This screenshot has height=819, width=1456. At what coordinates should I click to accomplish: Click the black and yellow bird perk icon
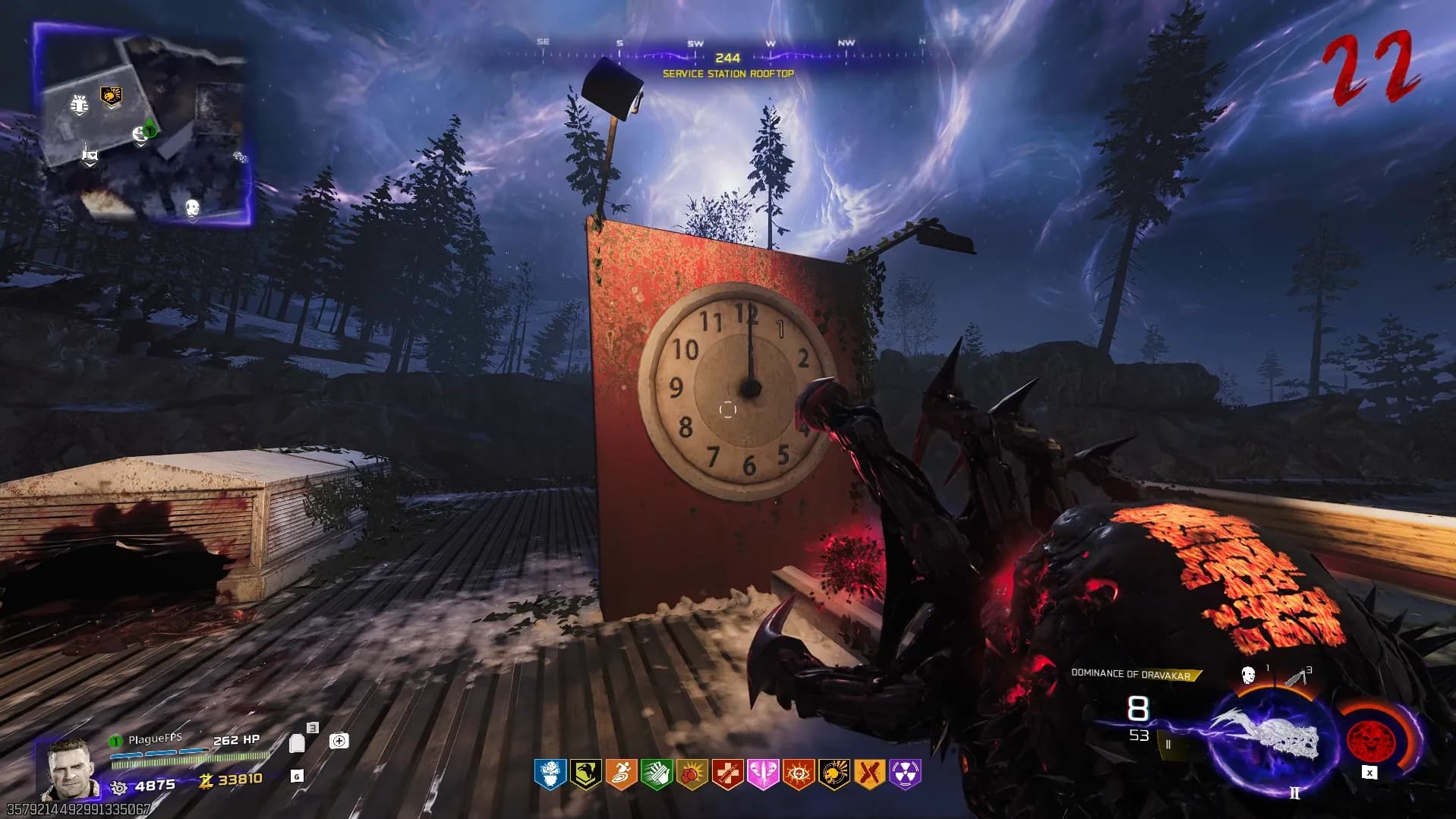pyautogui.click(x=585, y=773)
